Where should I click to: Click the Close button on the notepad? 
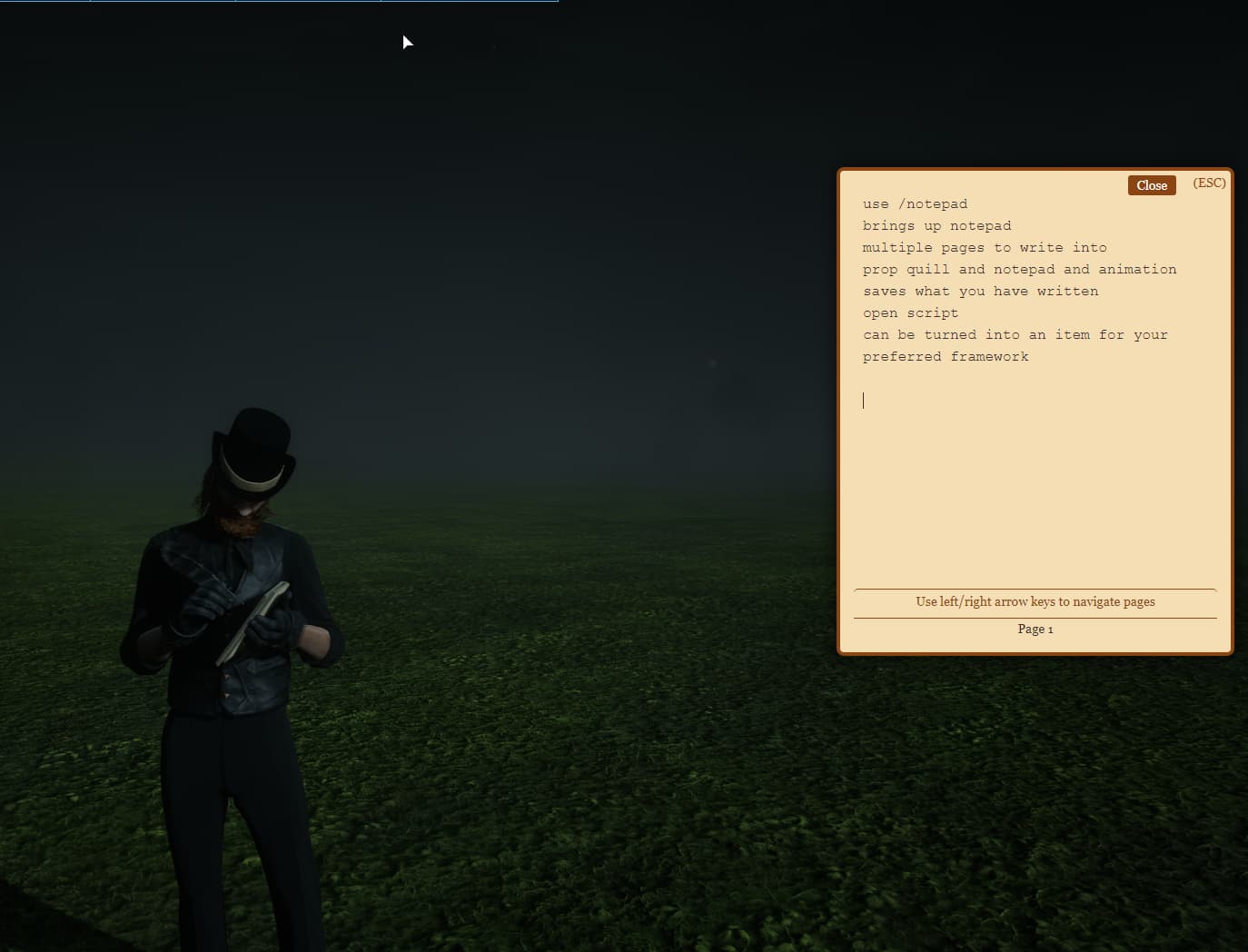pos(1151,185)
